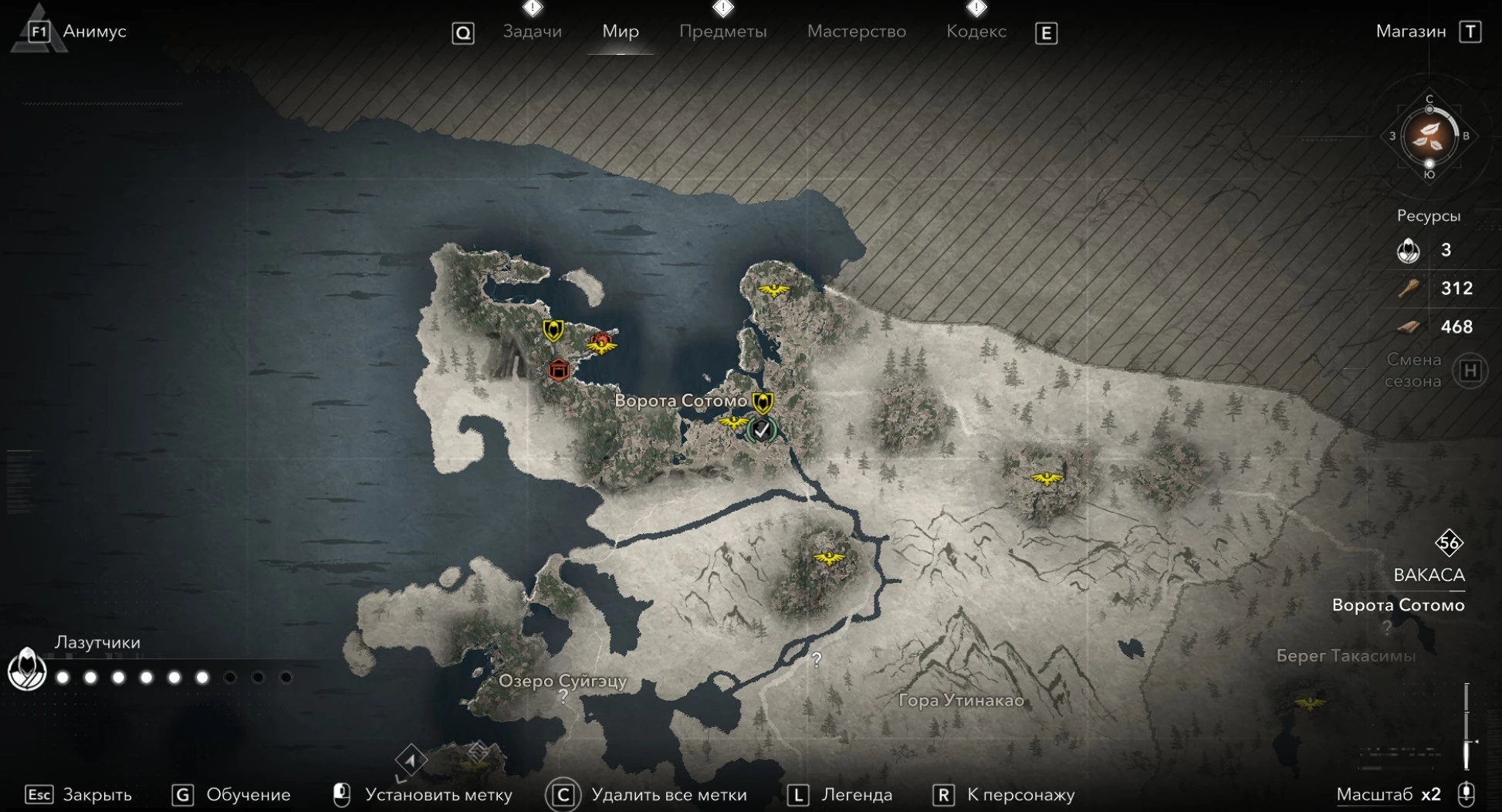The height and width of the screenshot is (812, 1502).
Task: Click the Ворота Сотомо location label
Action: 680,401
